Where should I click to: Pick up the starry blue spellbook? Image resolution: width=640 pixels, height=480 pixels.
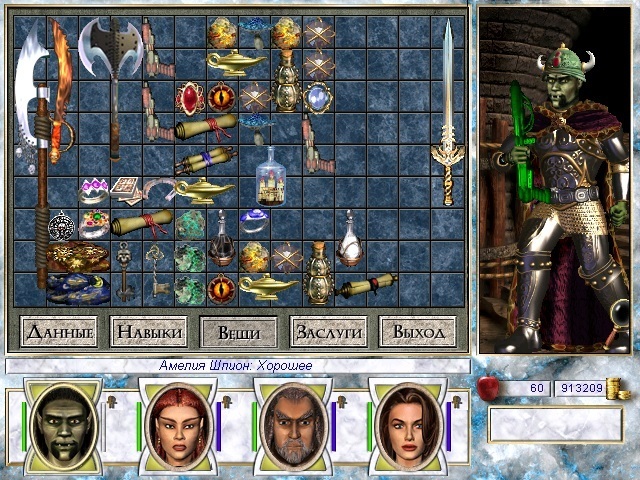(x=74, y=287)
